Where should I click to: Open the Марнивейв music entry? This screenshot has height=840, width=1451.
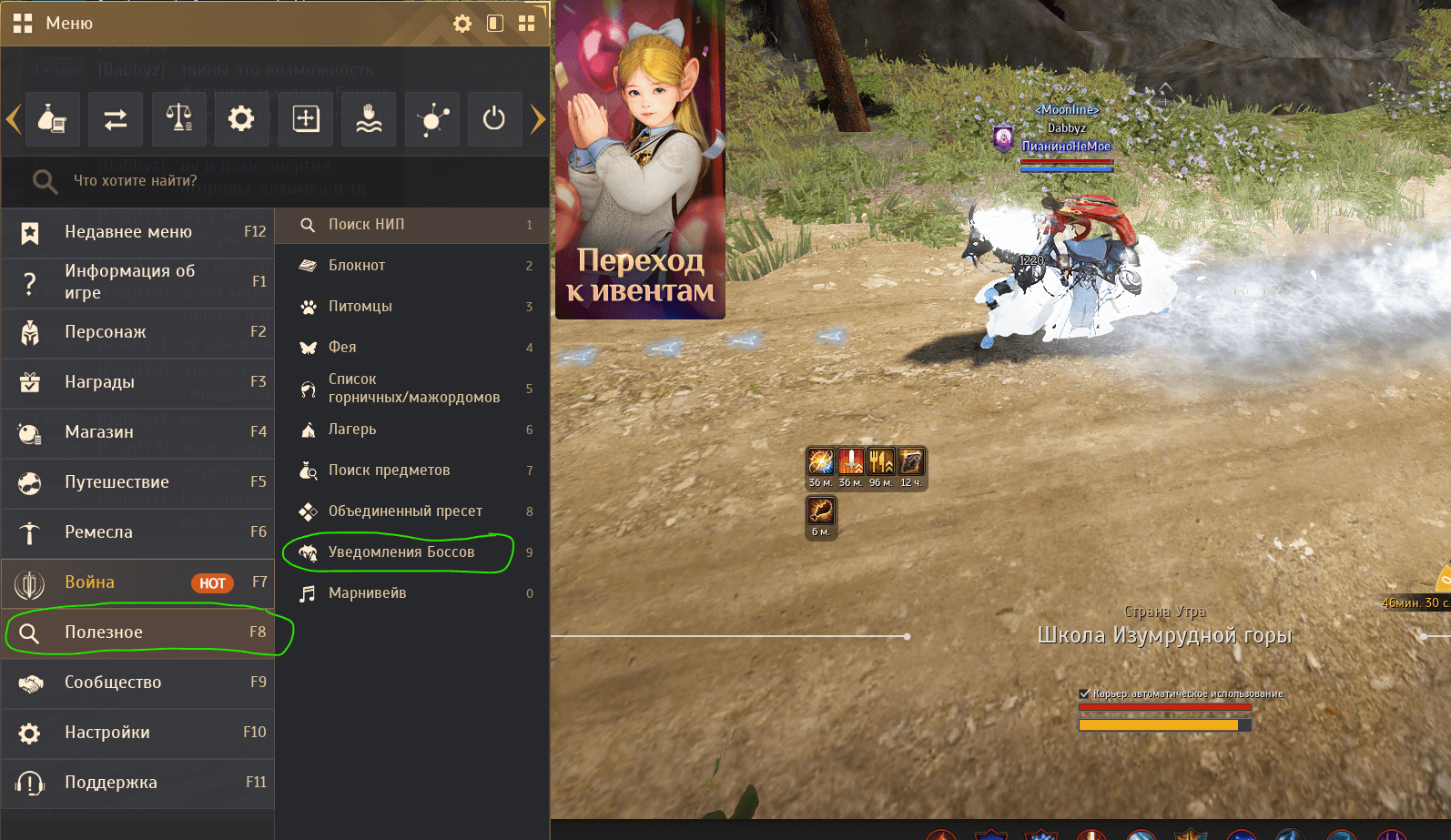[x=411, y=593]
